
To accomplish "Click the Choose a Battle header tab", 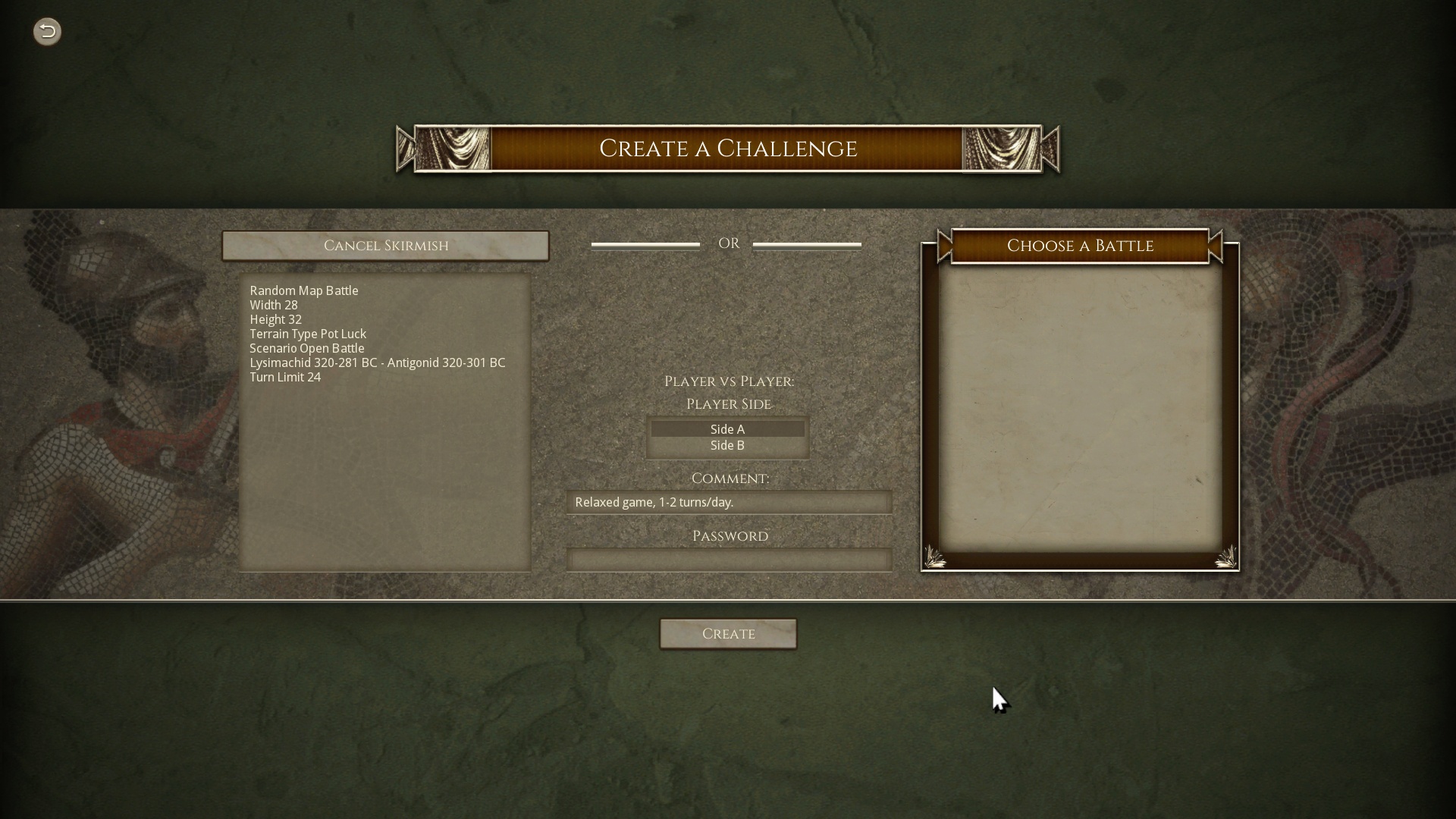I will tap(1080, 246).
